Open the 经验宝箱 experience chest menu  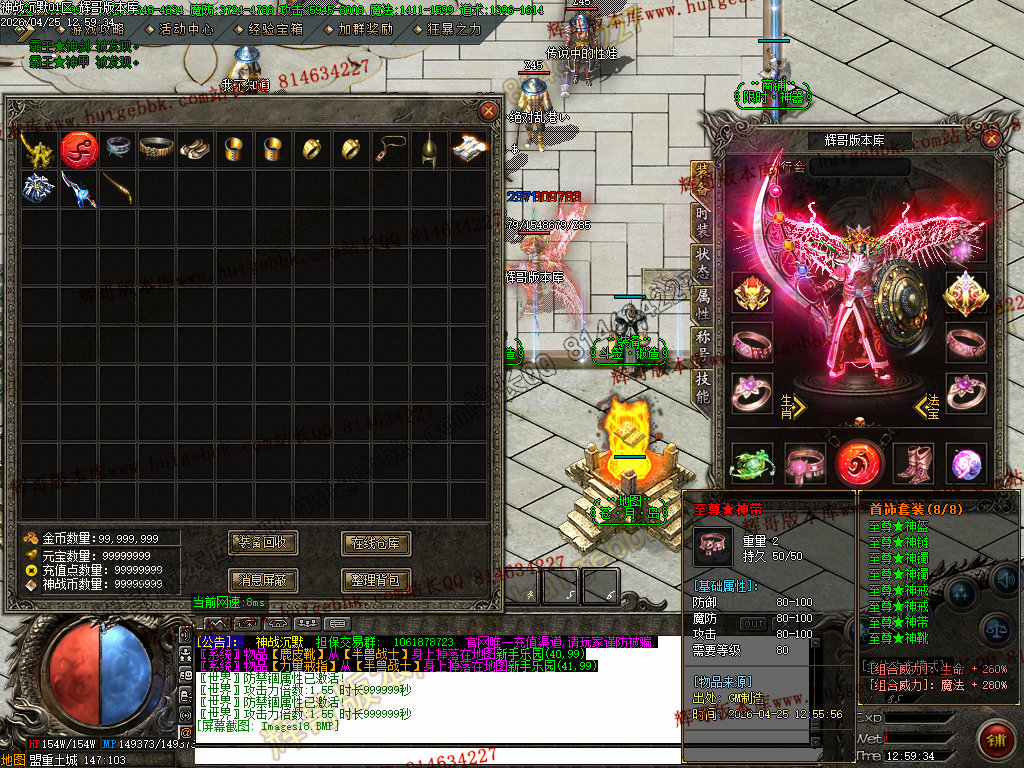coord(275,30)
